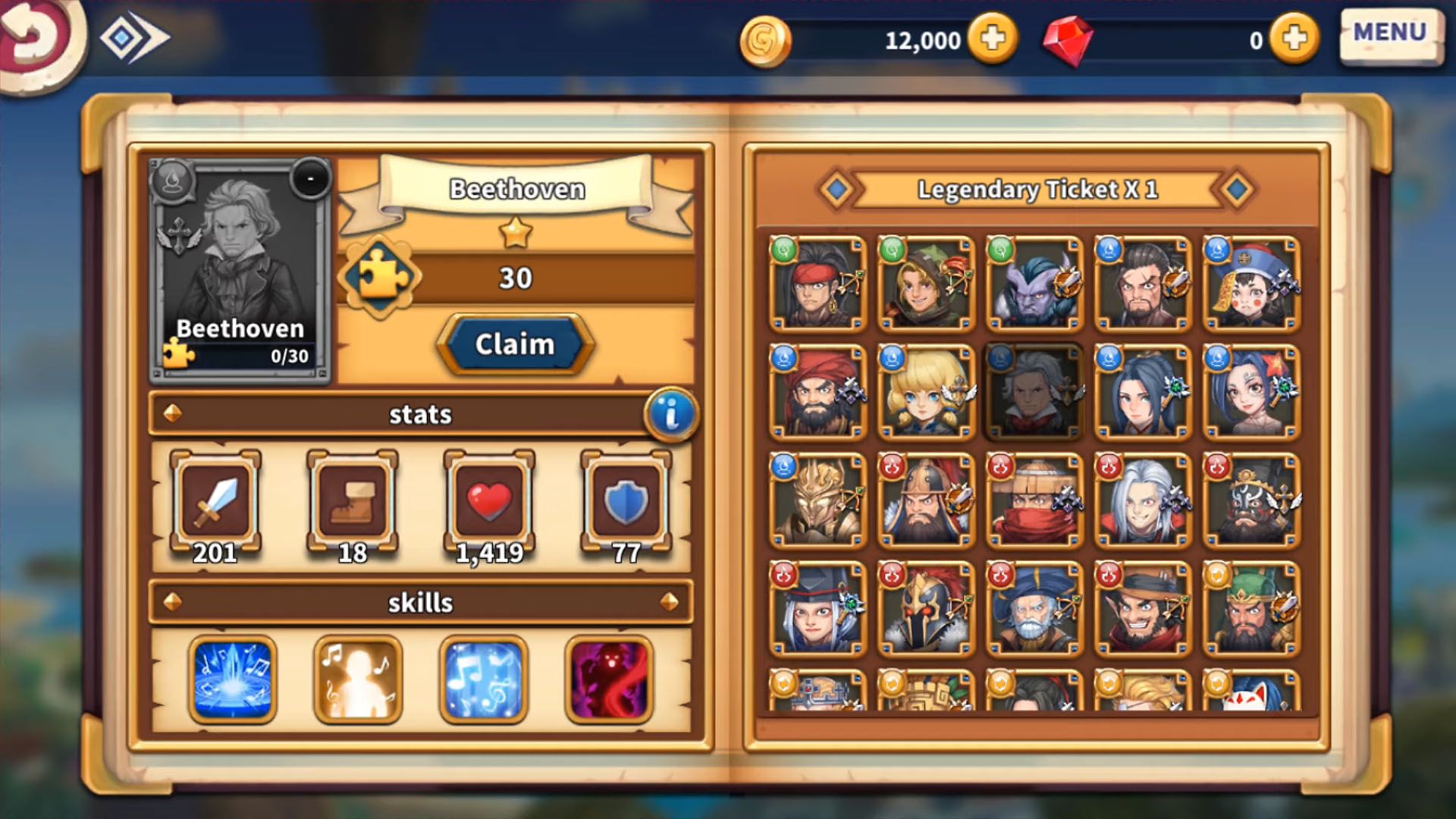Open Beethoven's first skill icon
1456x819 pixels.
[231, 680]
